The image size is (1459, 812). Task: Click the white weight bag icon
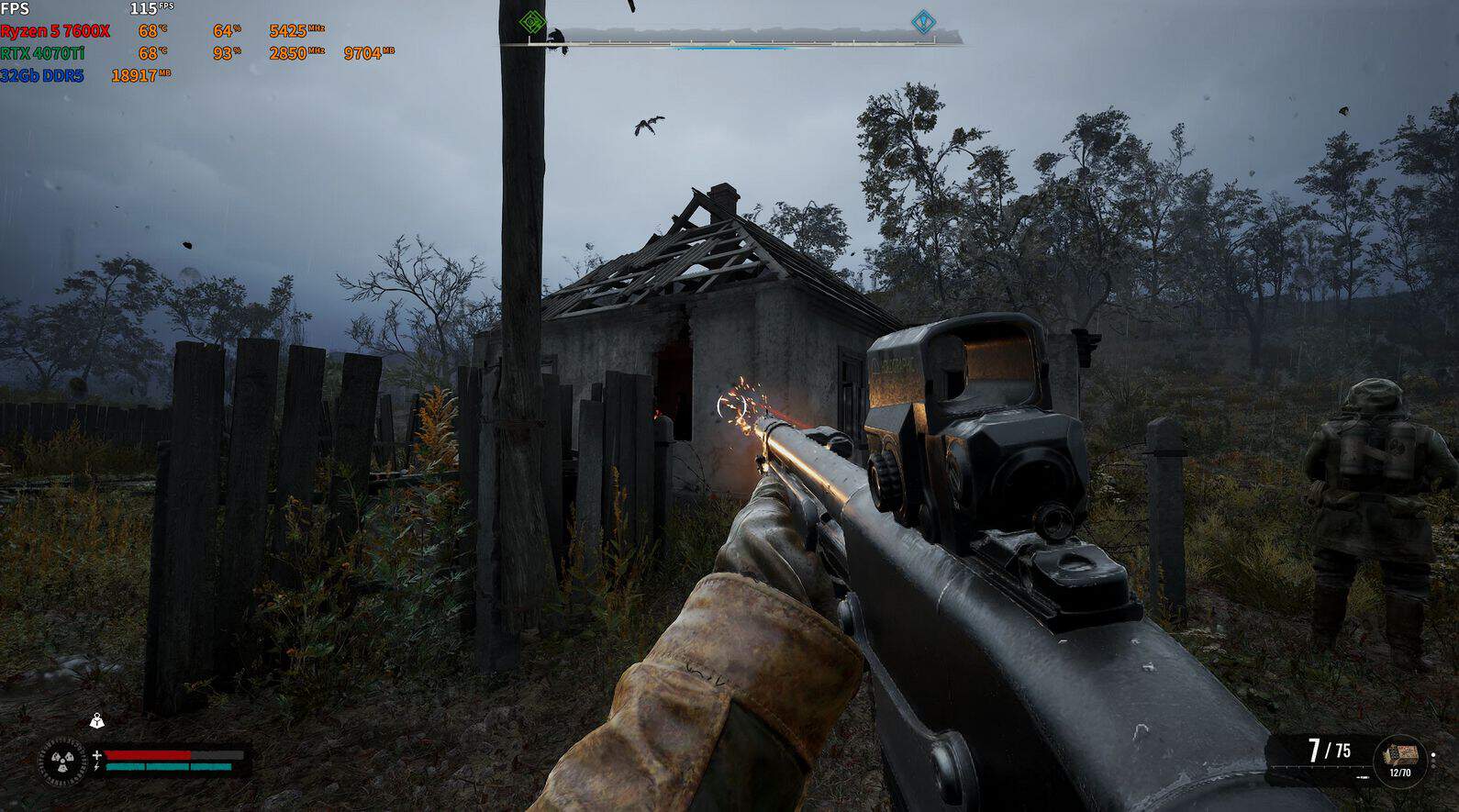tap(97, 722)
